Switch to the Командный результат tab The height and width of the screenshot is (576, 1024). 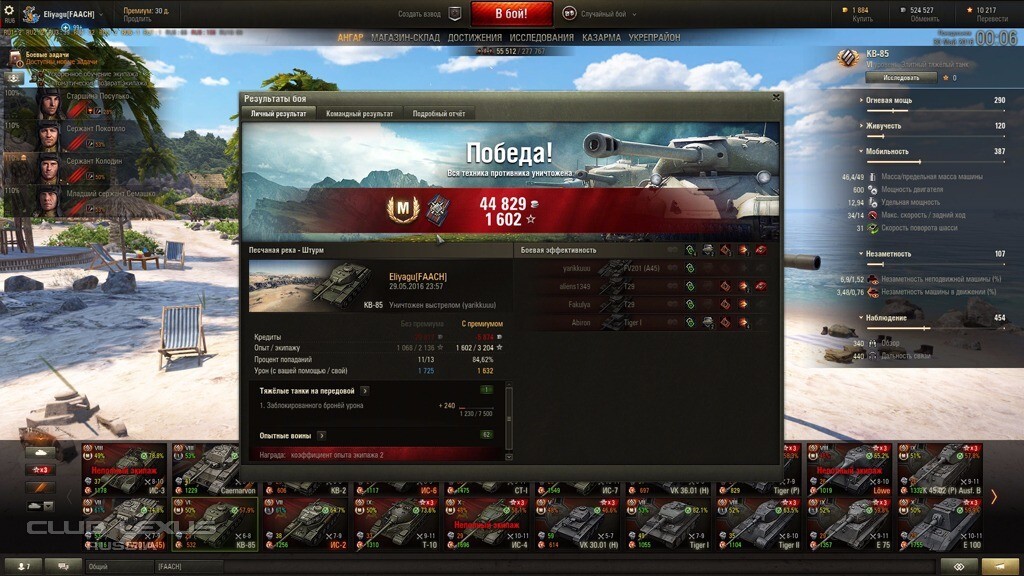pyautogui.click(x=359, y=114)
